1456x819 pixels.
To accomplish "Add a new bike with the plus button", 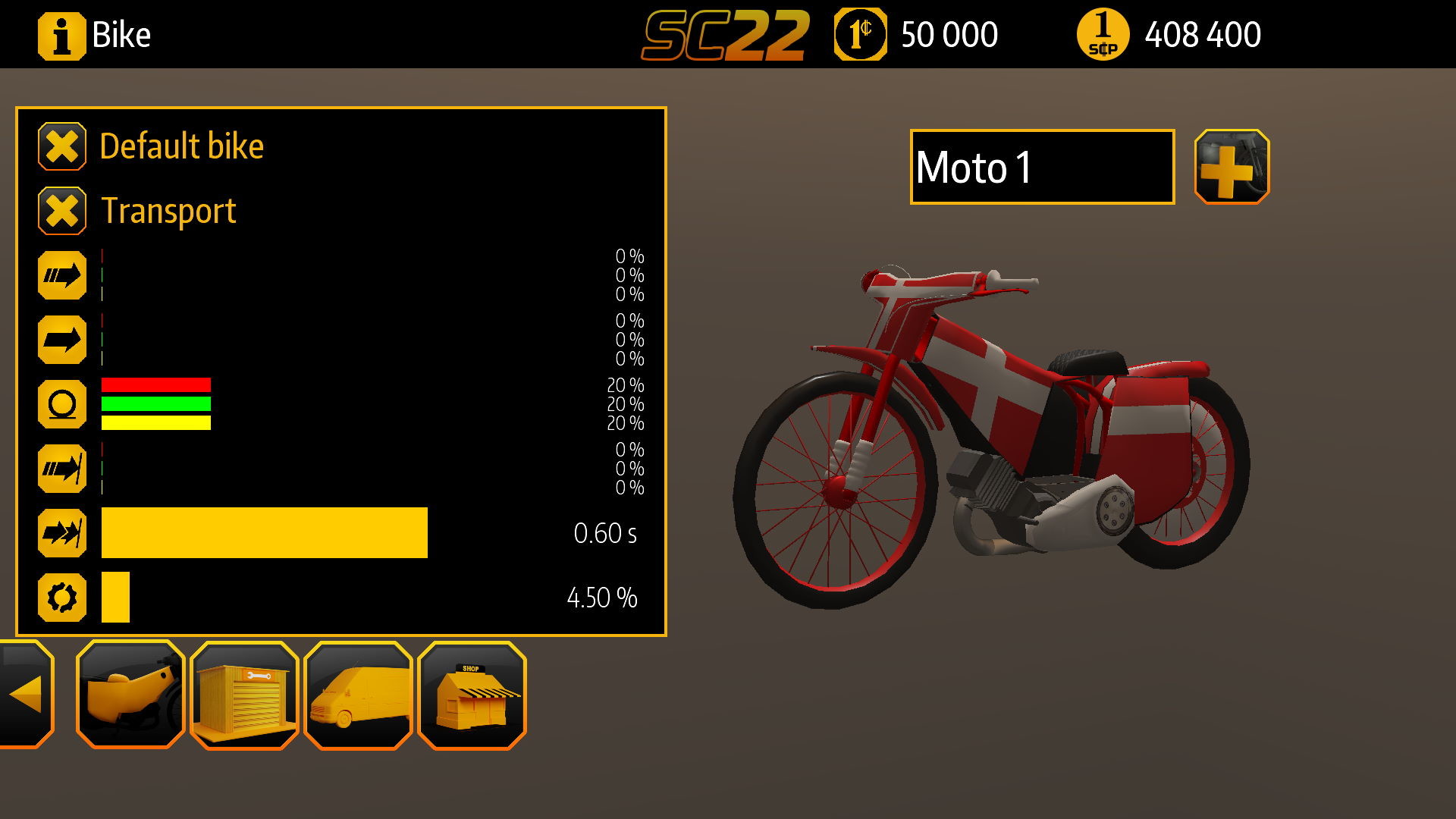I will click(x=1232, y=168).
